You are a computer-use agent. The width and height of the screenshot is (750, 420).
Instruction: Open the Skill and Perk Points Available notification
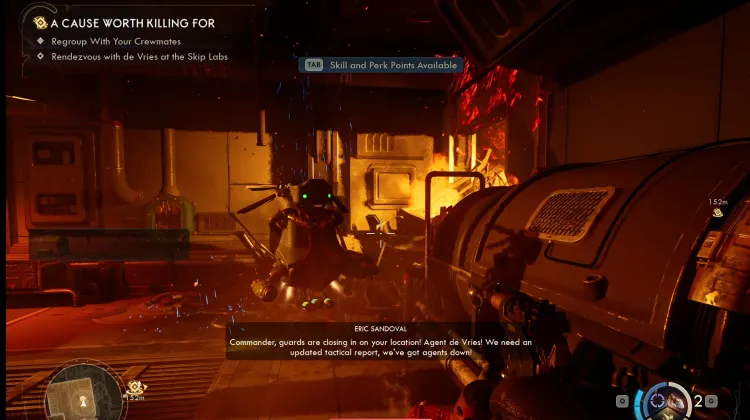click(x=380, y=65)
